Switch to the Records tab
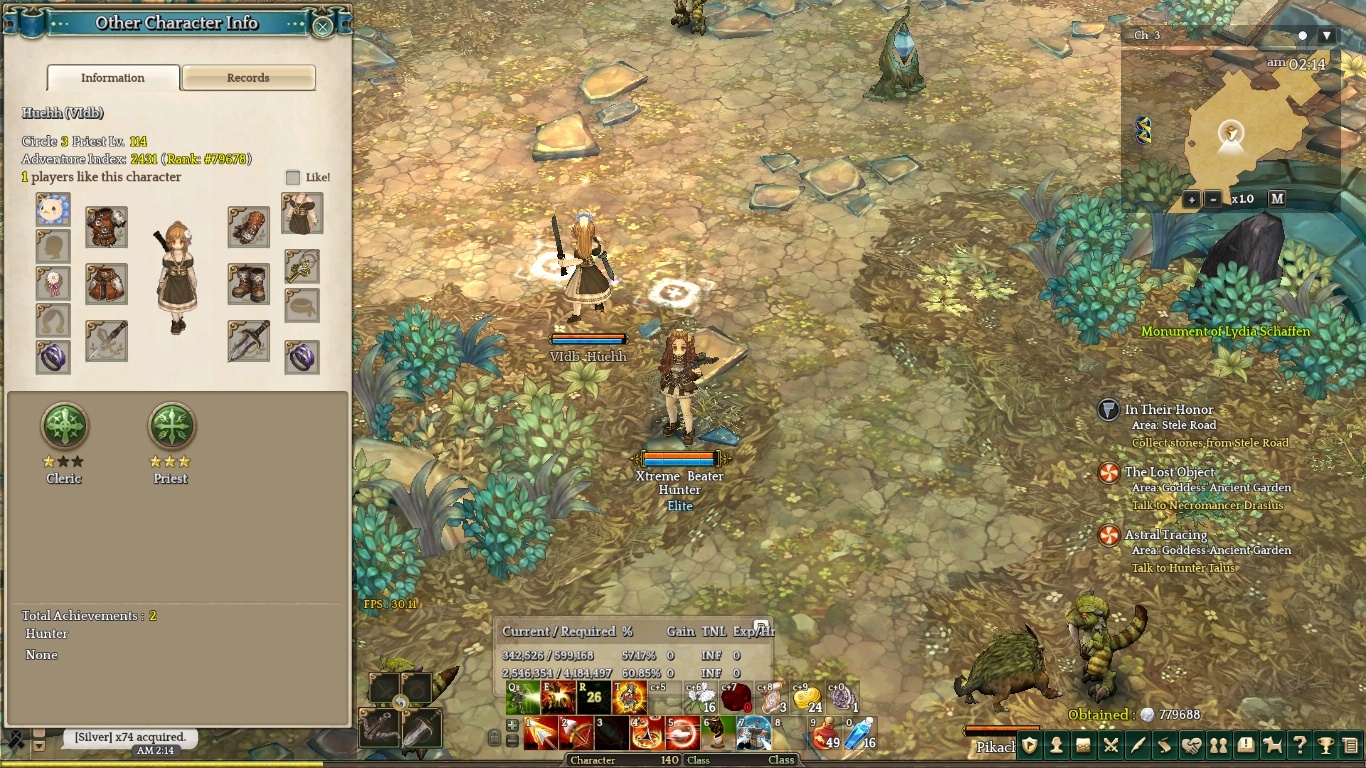The image size is (1366, 768). (x=248, y=78)
